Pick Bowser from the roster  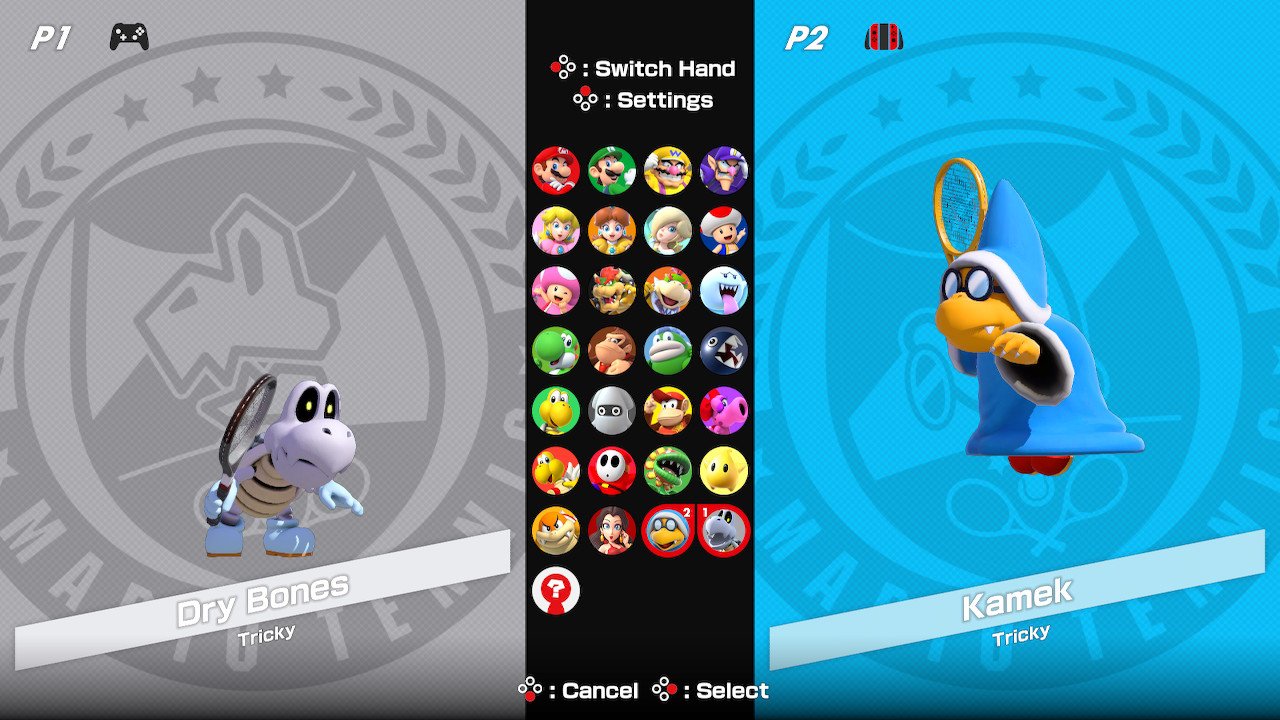pyautogui.click(x=612, y=290)
